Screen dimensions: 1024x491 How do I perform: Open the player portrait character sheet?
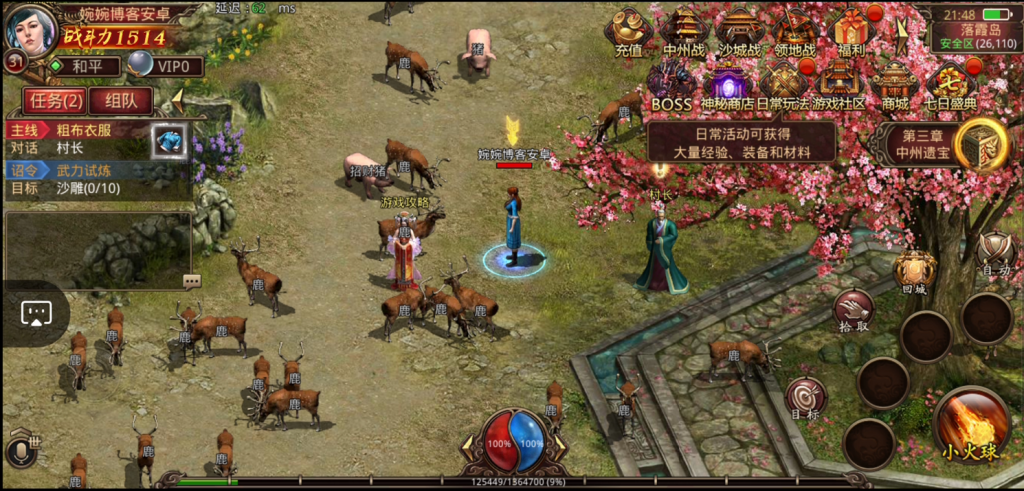[31, 30]
